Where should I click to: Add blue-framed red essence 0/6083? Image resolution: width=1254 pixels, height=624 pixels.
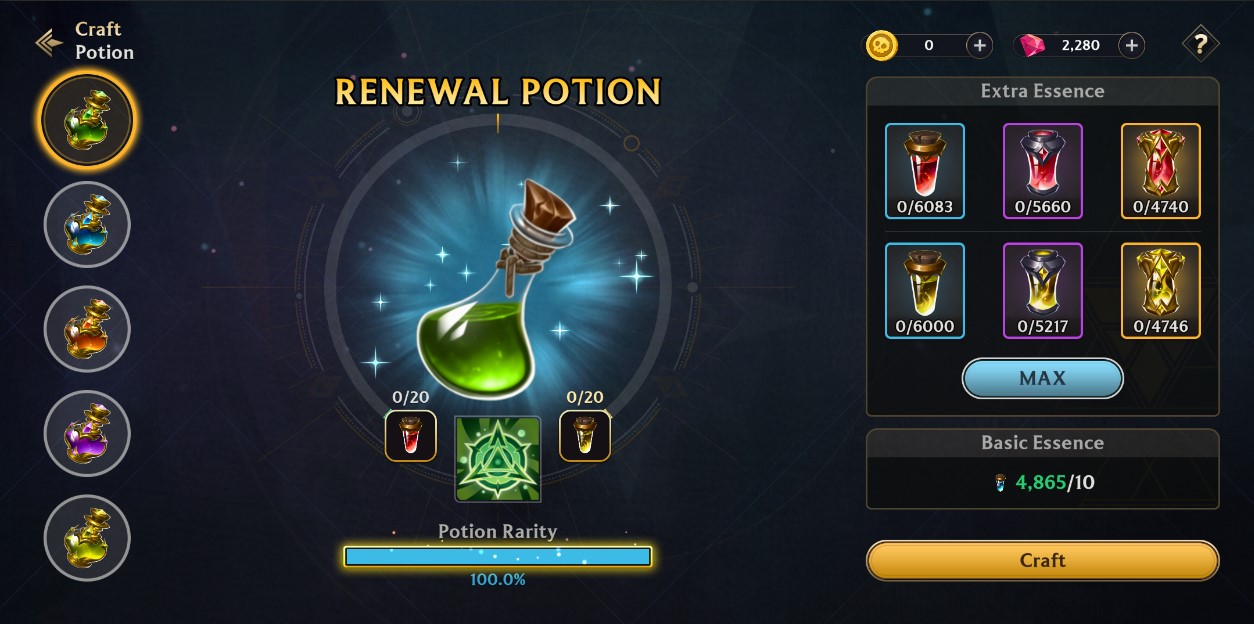tap(925, 170)
